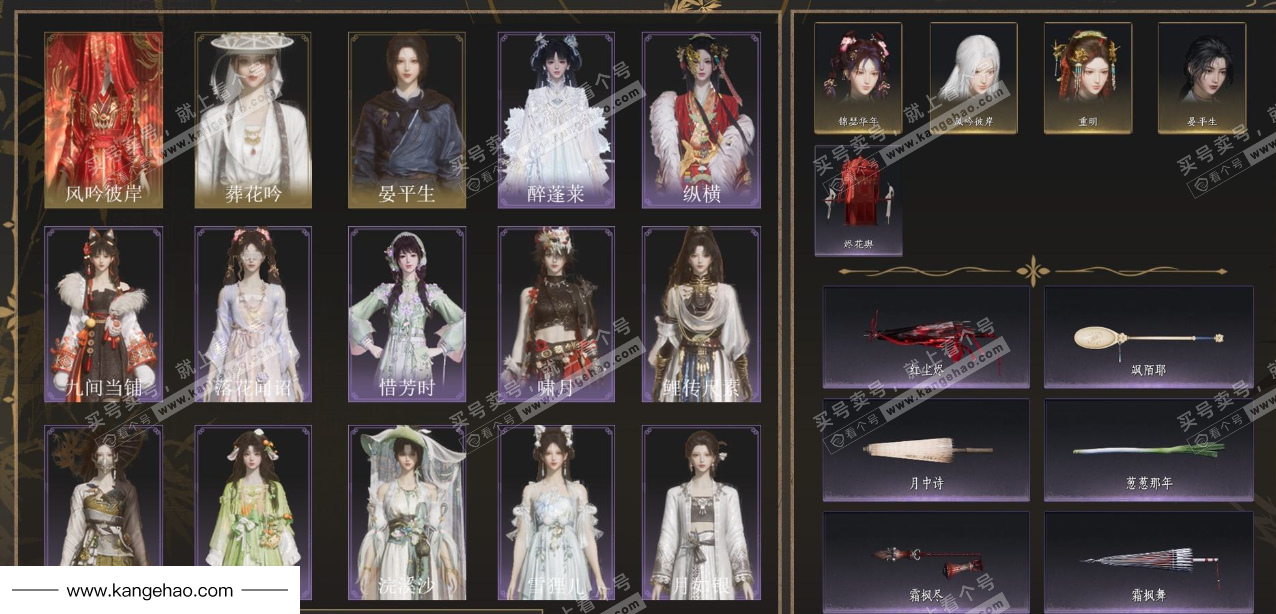Choose the 葬花吟 outfit with the white hat
The height and width of the screenshot is (614, 1276).
[253, 120]
